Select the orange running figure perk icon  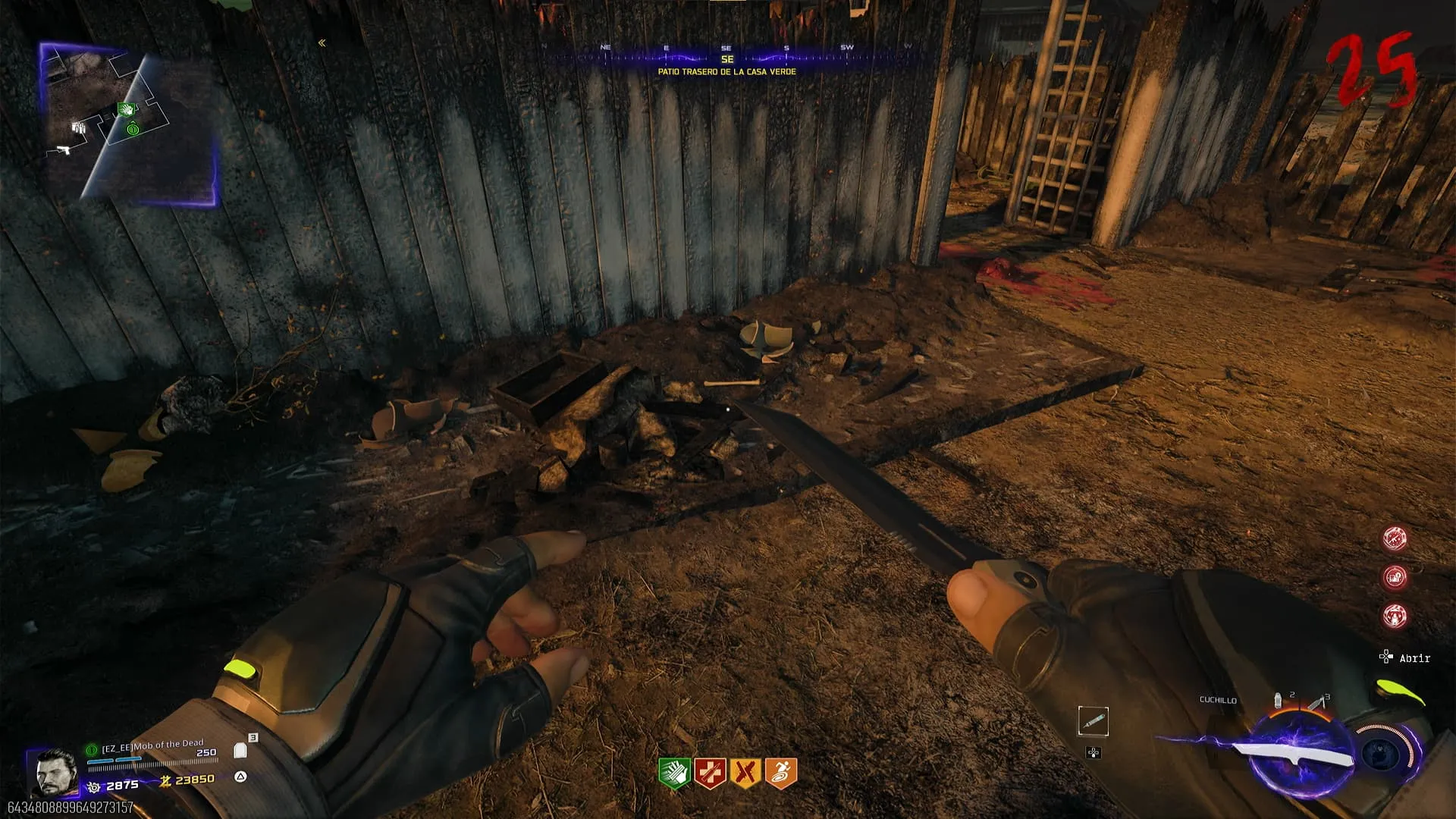pyautogui.click(x=781, y=773)
